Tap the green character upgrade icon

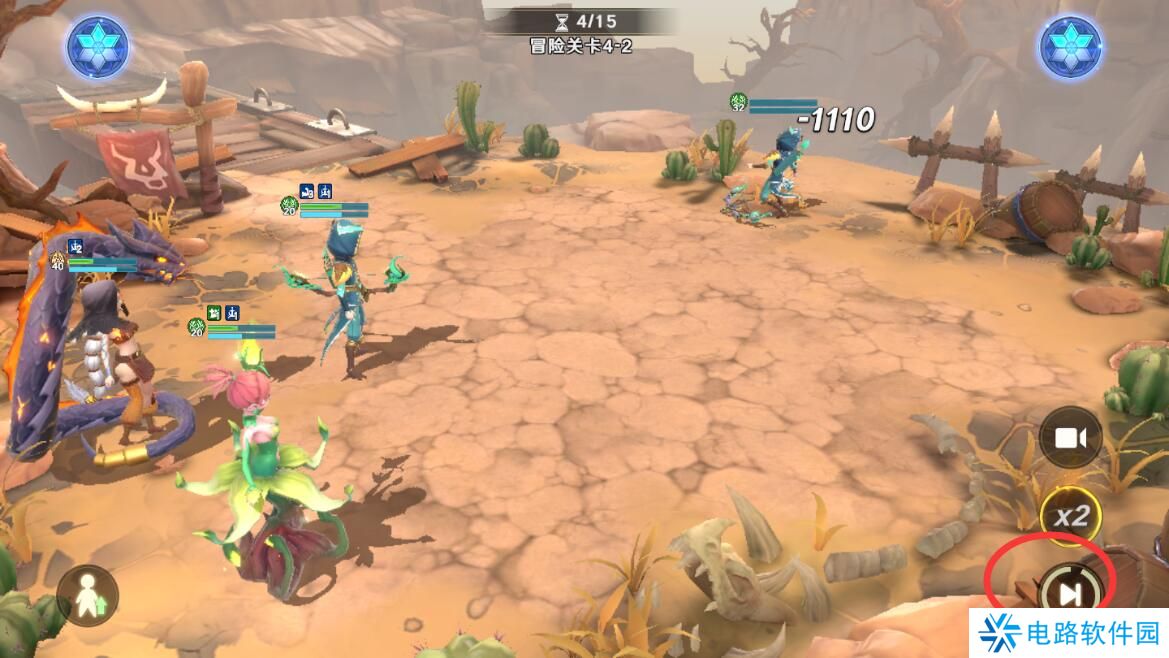(87, 596)
